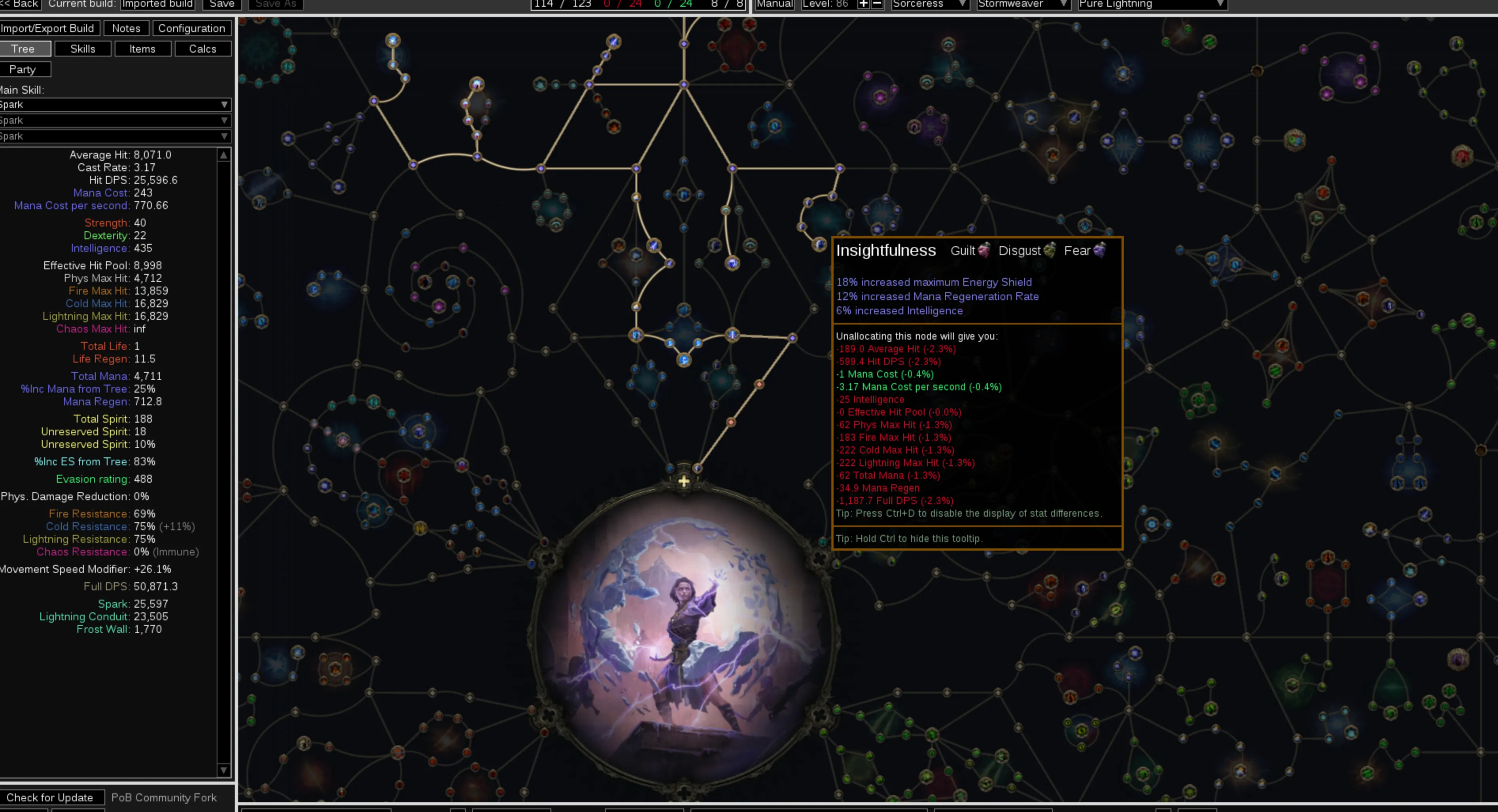Expand the Sorceress class dropdown
This screenshot has width=1498, height=812.
[x=929, y=5]
